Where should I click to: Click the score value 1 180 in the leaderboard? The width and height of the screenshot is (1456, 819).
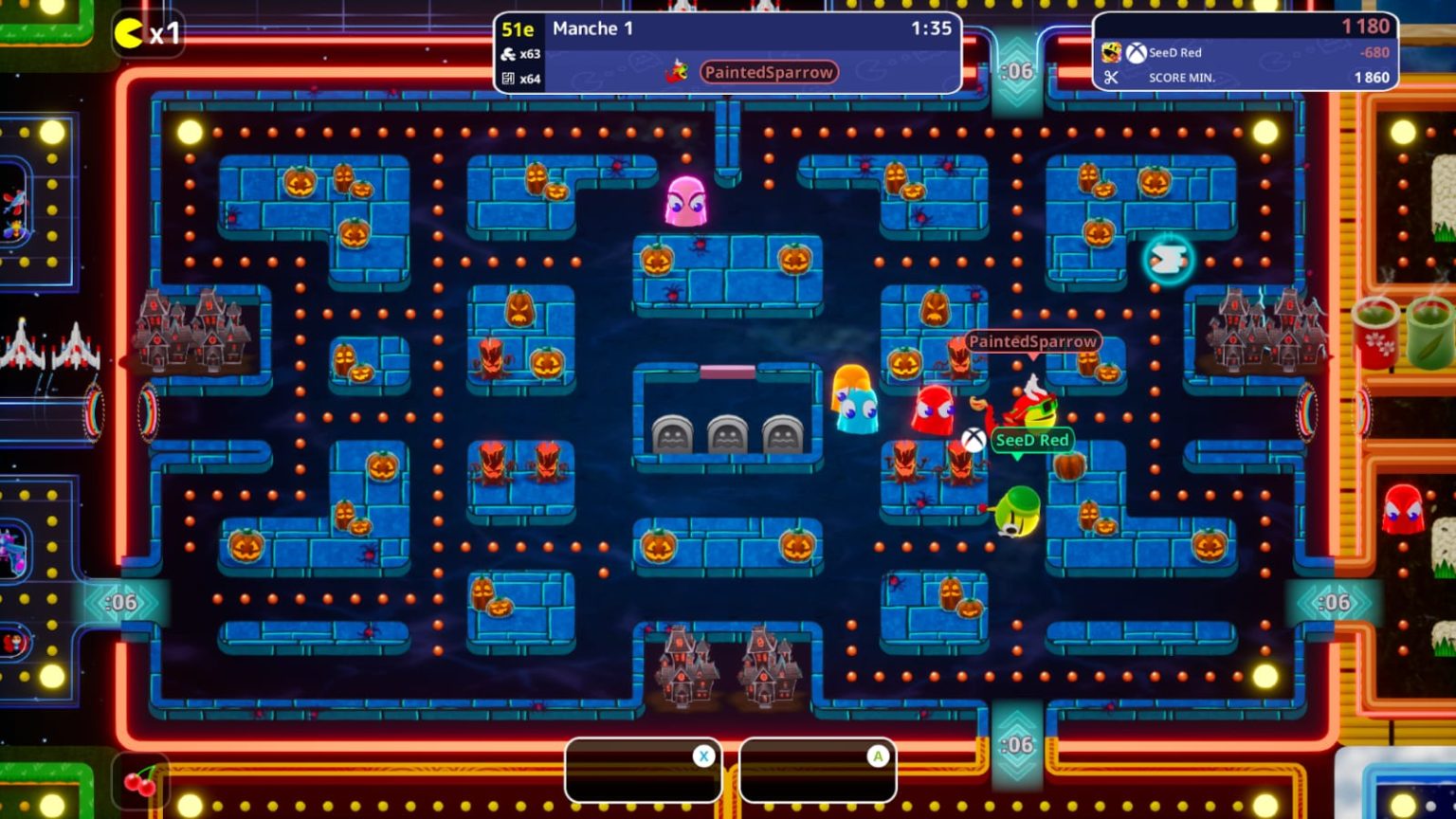point(1368,26)
